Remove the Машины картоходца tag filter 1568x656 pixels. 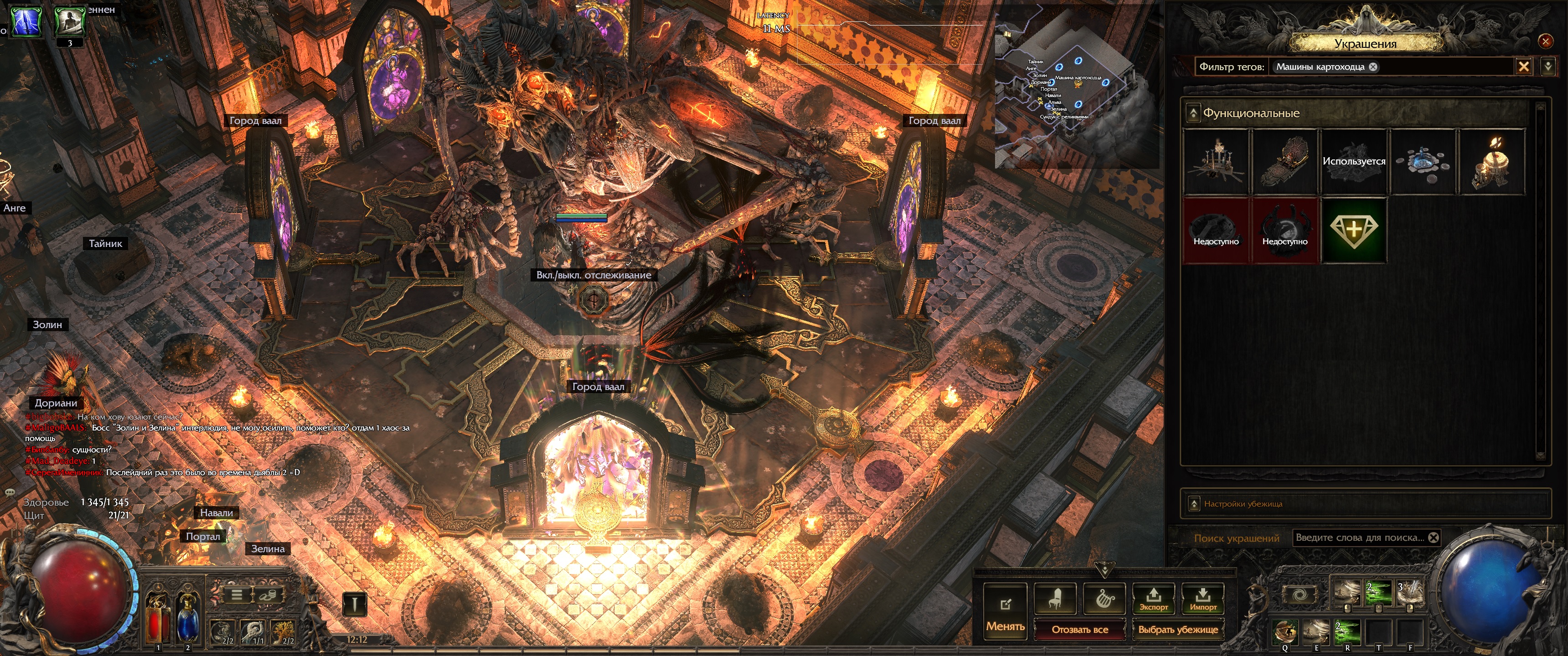click(x=1373, y=67)
